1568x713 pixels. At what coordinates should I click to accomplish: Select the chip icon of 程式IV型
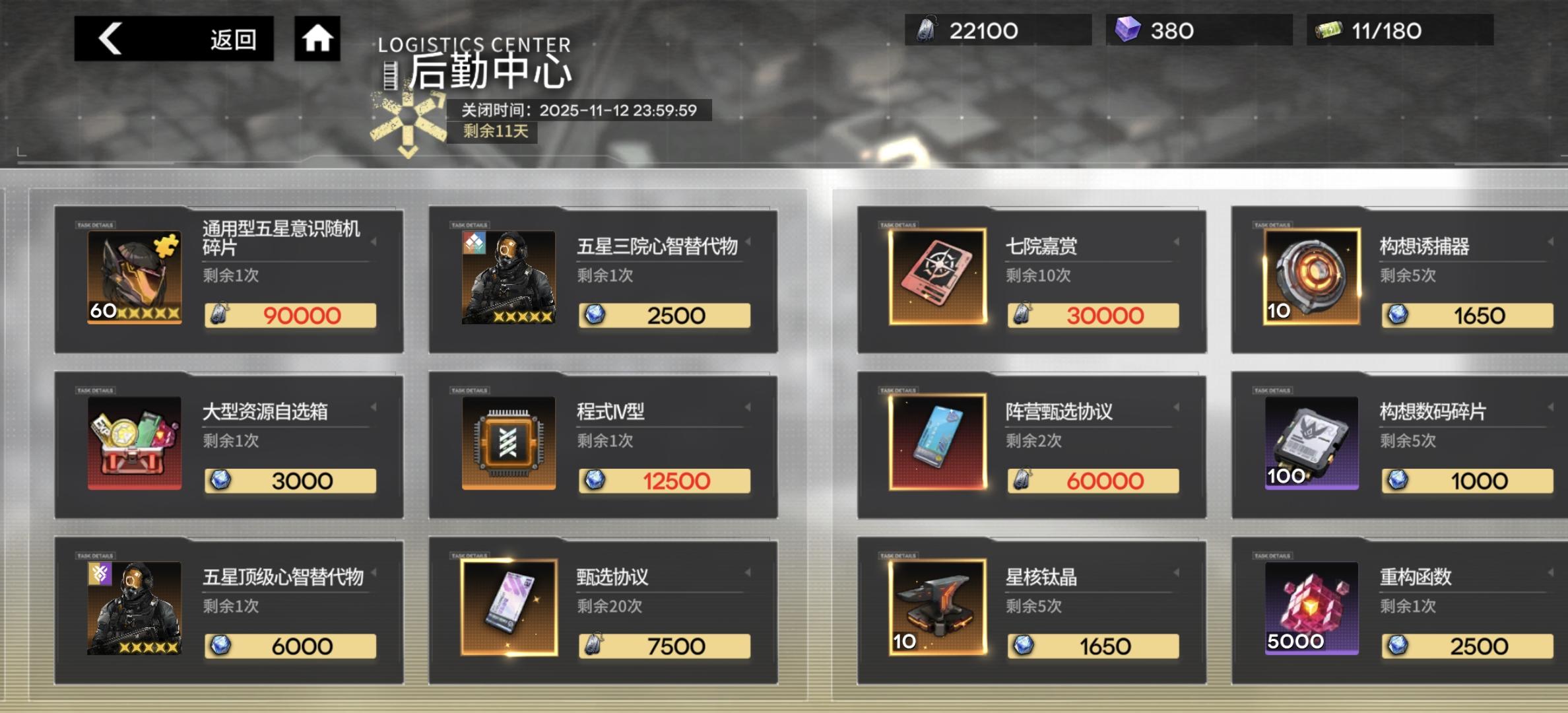tap(508, 442)
